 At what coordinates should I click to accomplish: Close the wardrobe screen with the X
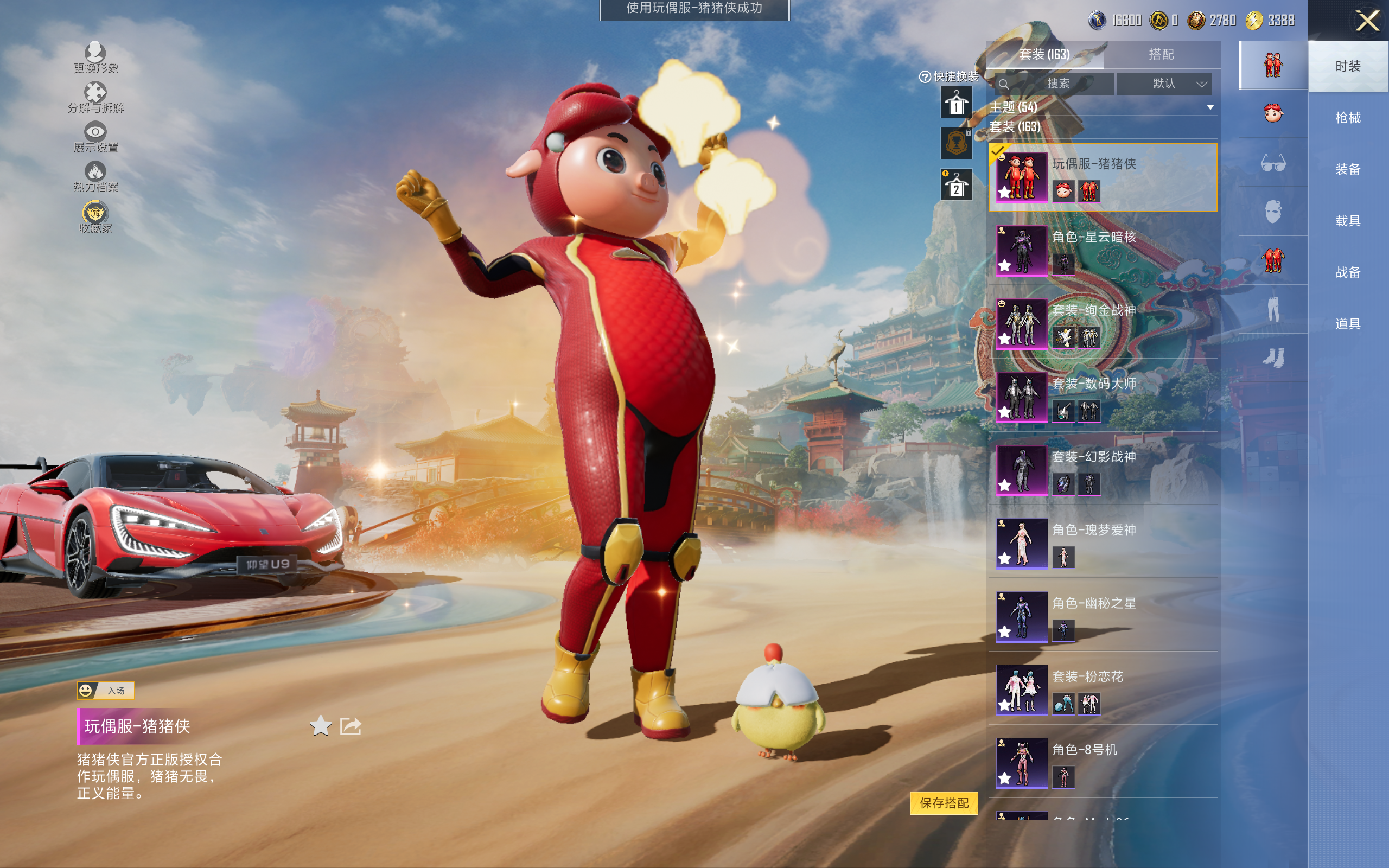coord(1367,21)
